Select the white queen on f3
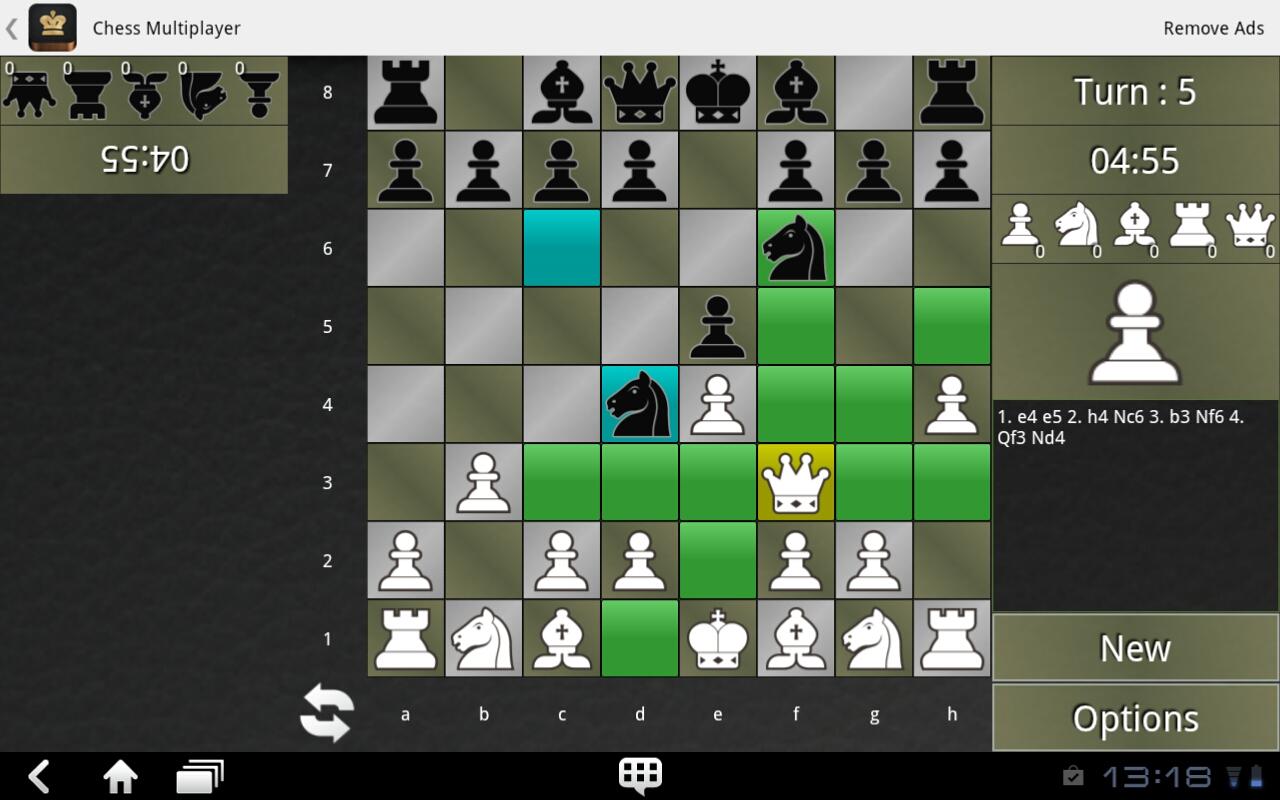The width and height of the screenshot is (1280, 800). 795,482
